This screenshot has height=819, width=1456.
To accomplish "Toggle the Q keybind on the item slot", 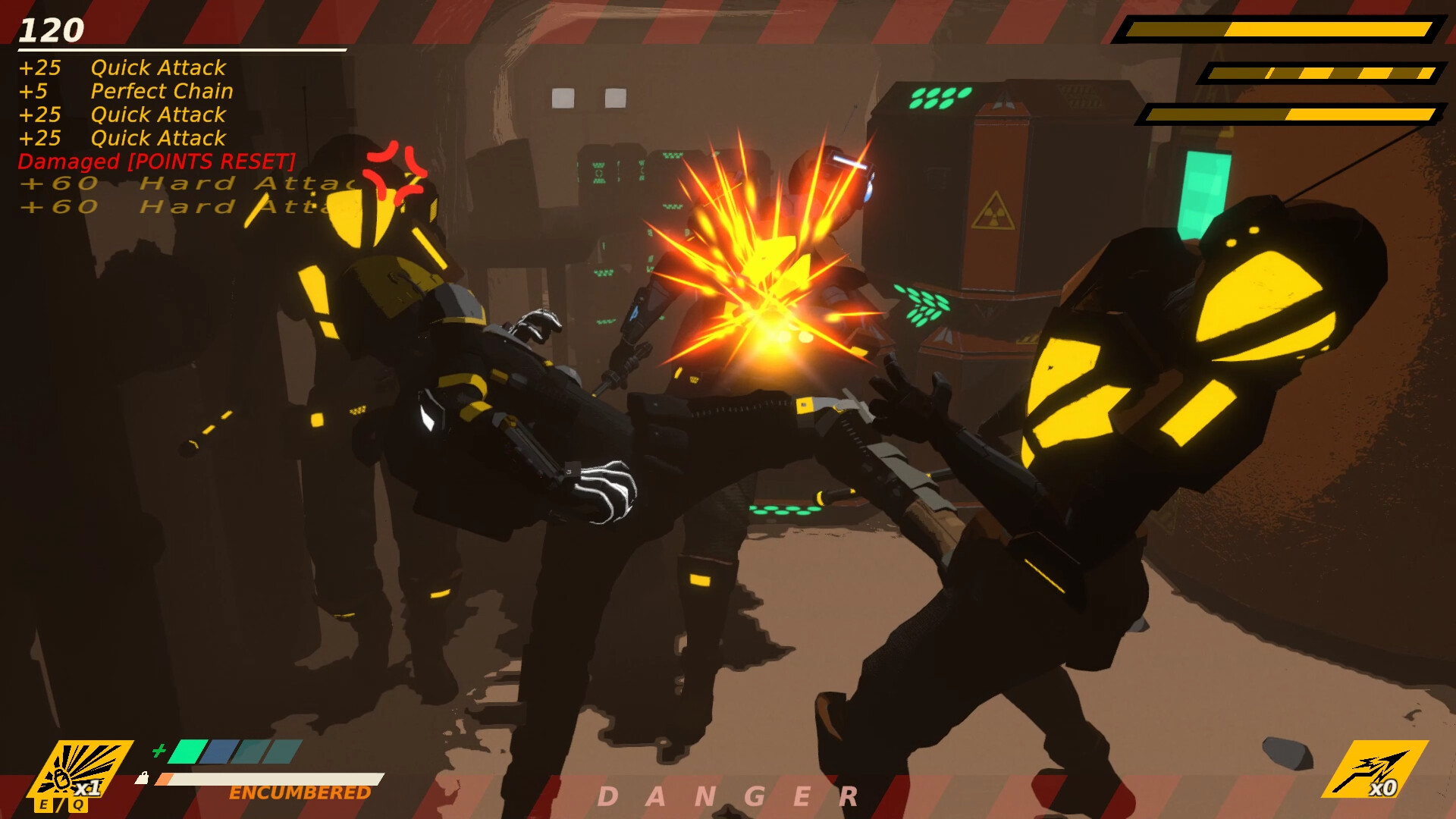I will click(79, 804).
